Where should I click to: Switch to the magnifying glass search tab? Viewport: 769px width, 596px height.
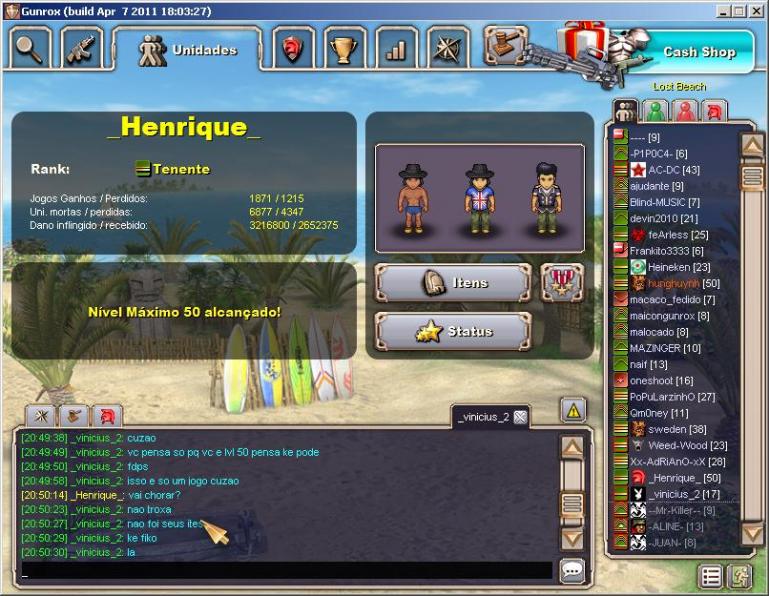pos(28,49)
